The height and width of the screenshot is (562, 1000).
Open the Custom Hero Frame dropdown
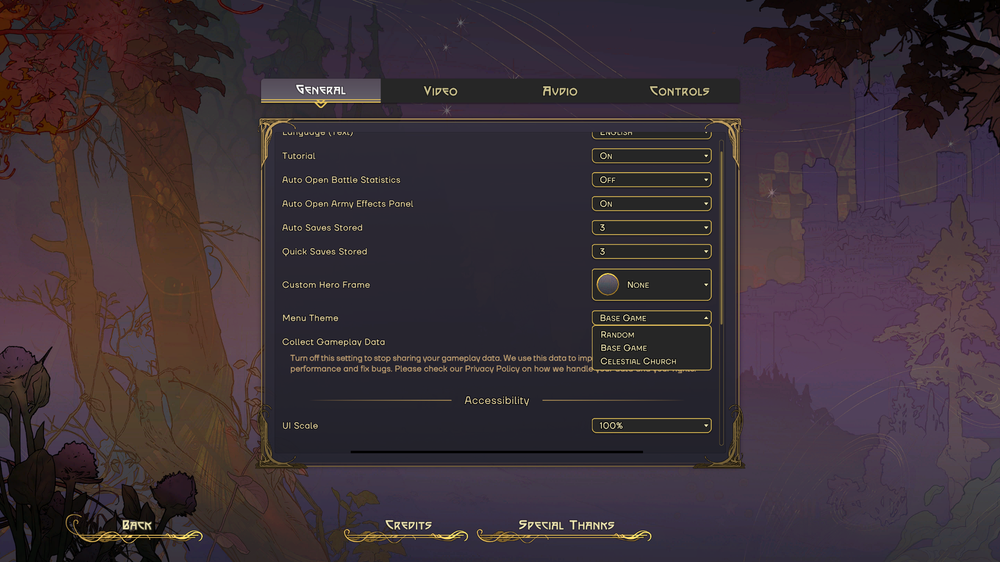(651, 285)
